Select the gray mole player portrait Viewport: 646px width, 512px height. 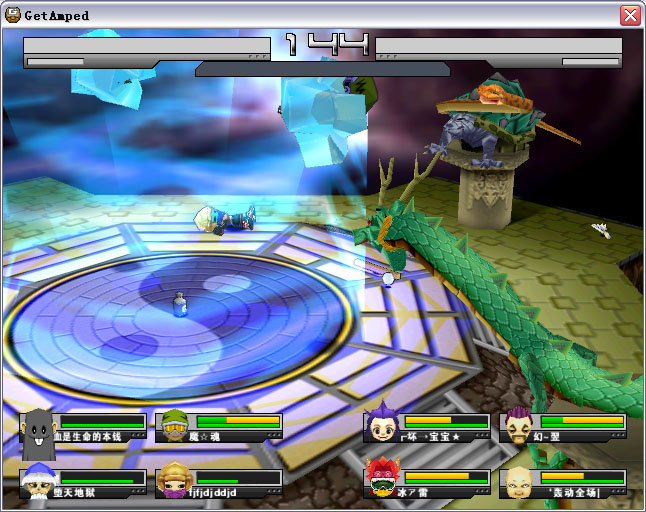(x=37, y=427)
